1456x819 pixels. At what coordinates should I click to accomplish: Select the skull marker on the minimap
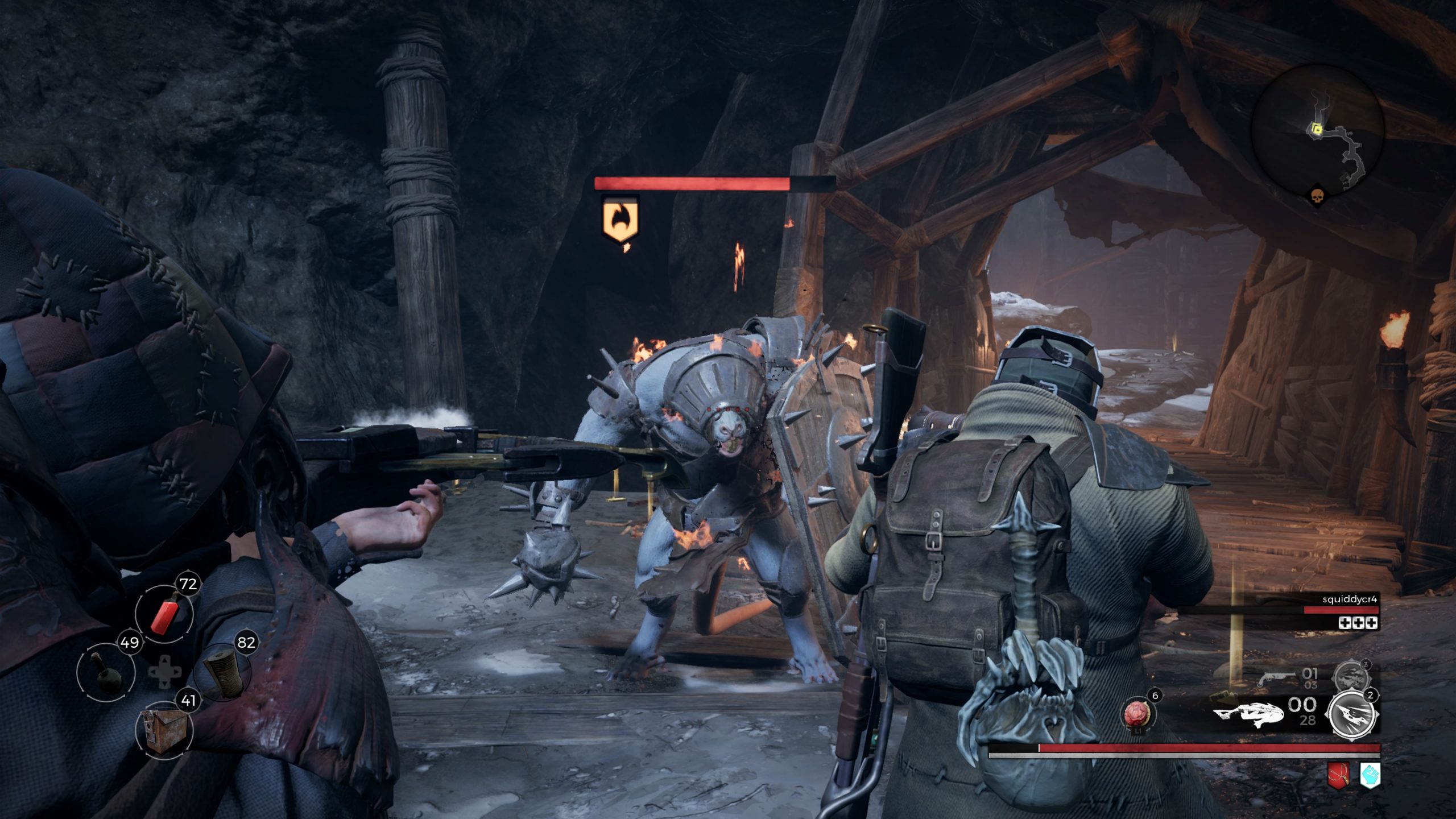[x=1316, y=196]
